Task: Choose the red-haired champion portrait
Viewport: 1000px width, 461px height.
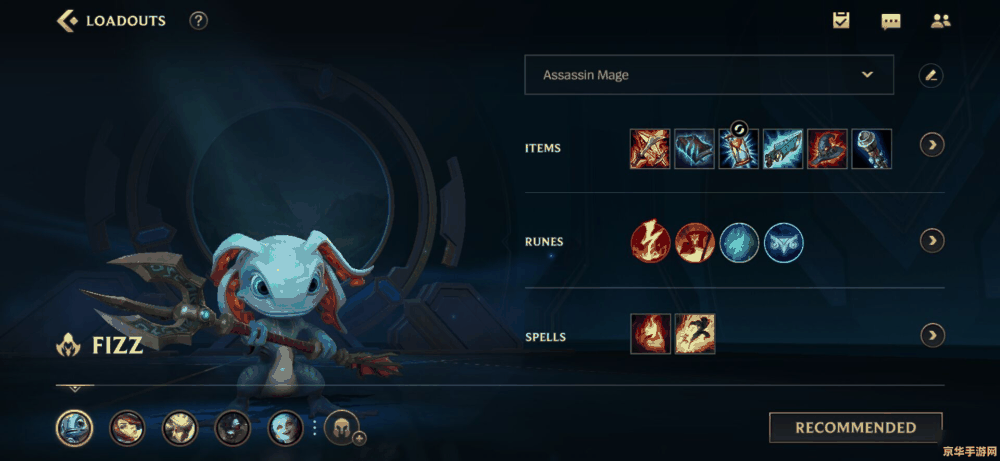Action: click(x=127, y=428)
